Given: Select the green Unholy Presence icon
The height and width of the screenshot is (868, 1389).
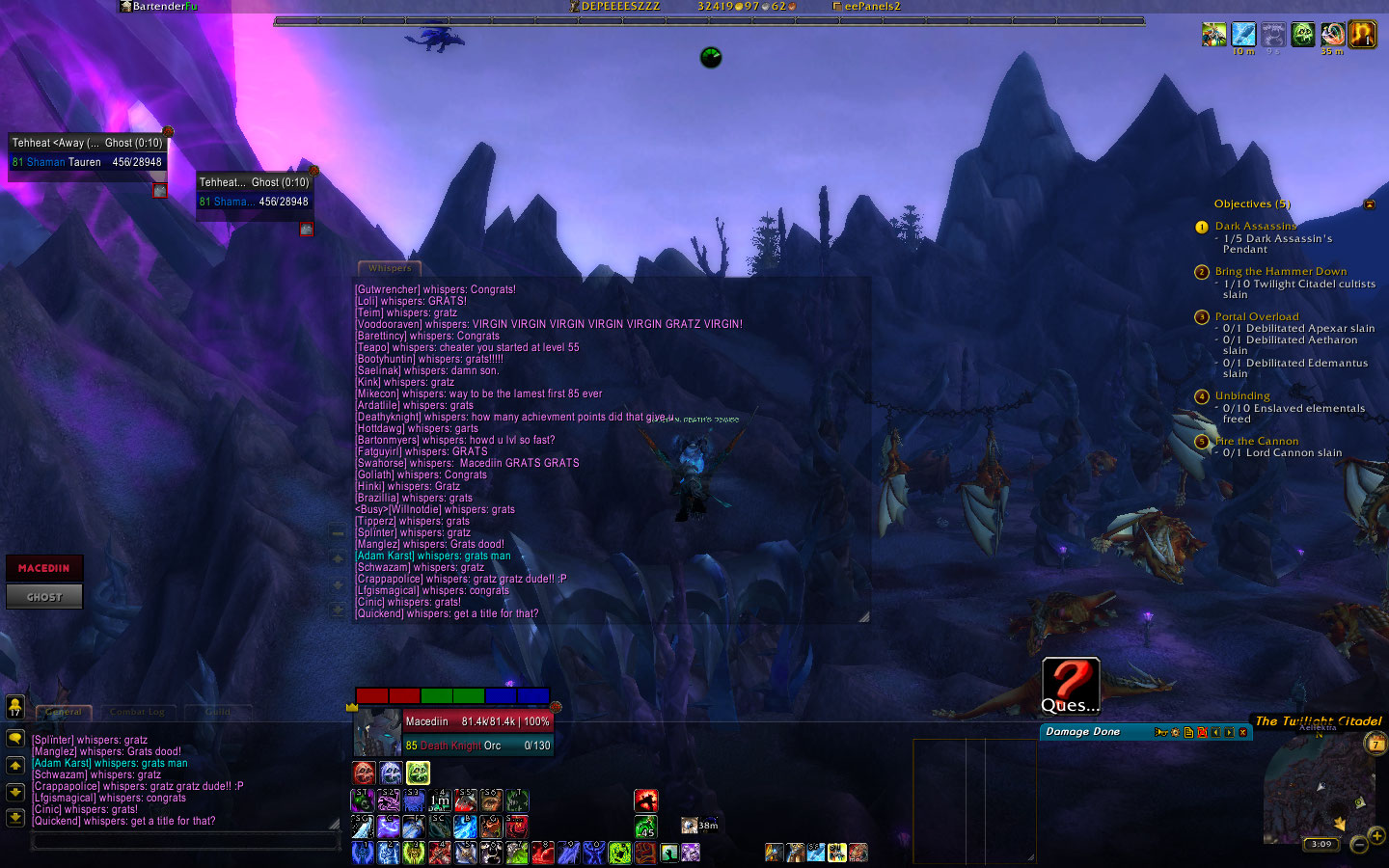Looking at the screenshot, I should 418,773.
